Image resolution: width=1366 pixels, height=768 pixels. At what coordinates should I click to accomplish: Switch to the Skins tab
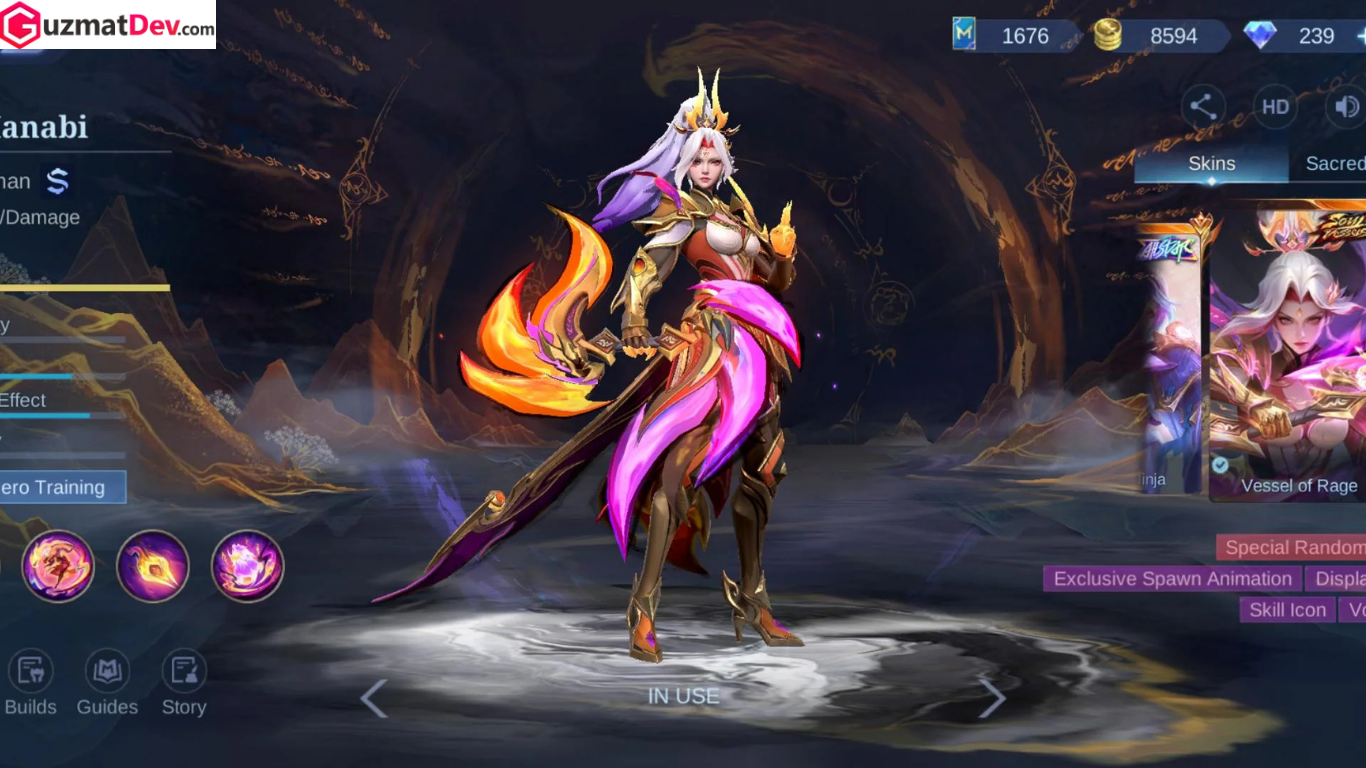pyautogui.click(x=1211, y=164)
